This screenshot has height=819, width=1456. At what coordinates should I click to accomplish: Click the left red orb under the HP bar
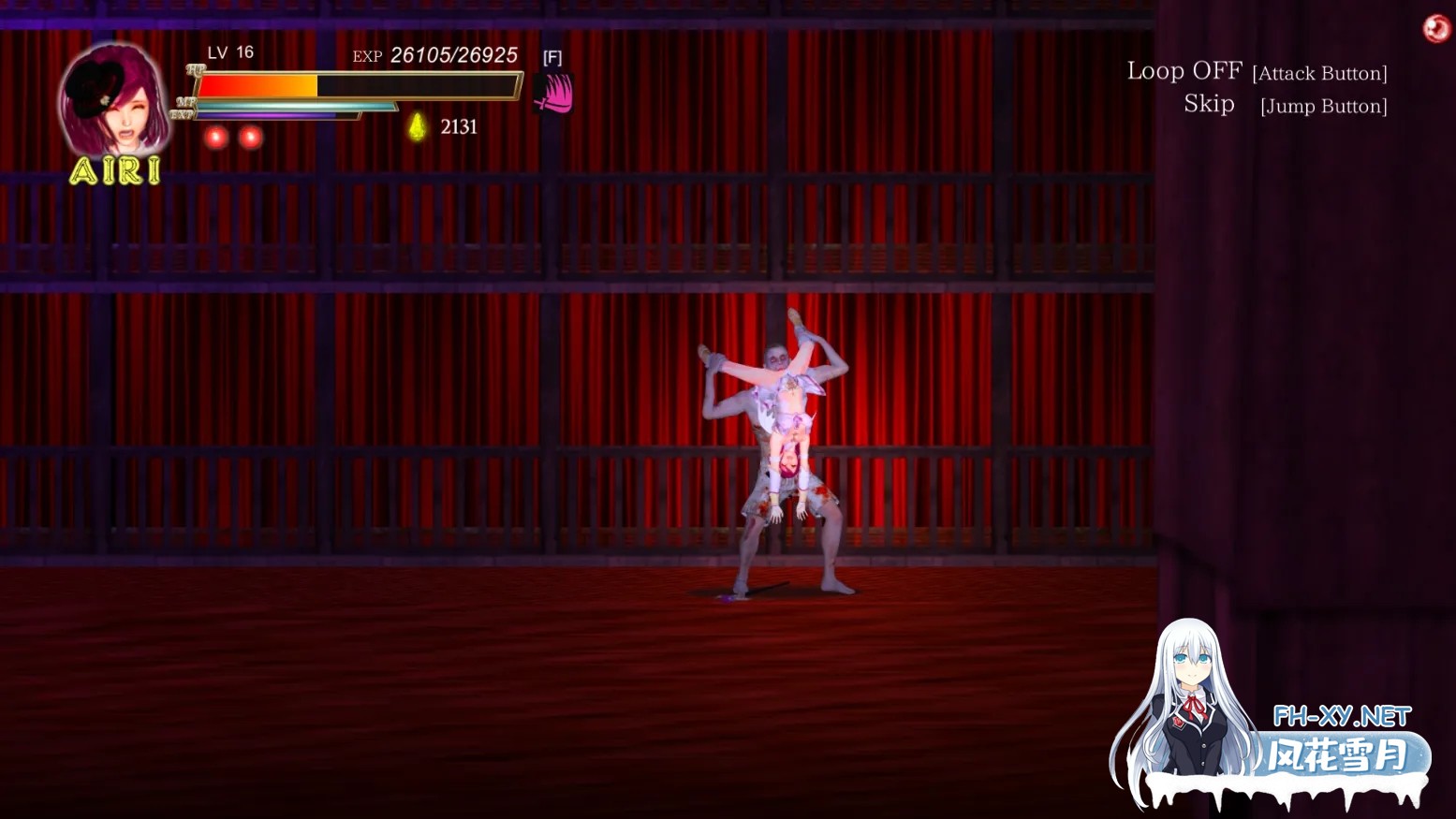coord(216,137)
